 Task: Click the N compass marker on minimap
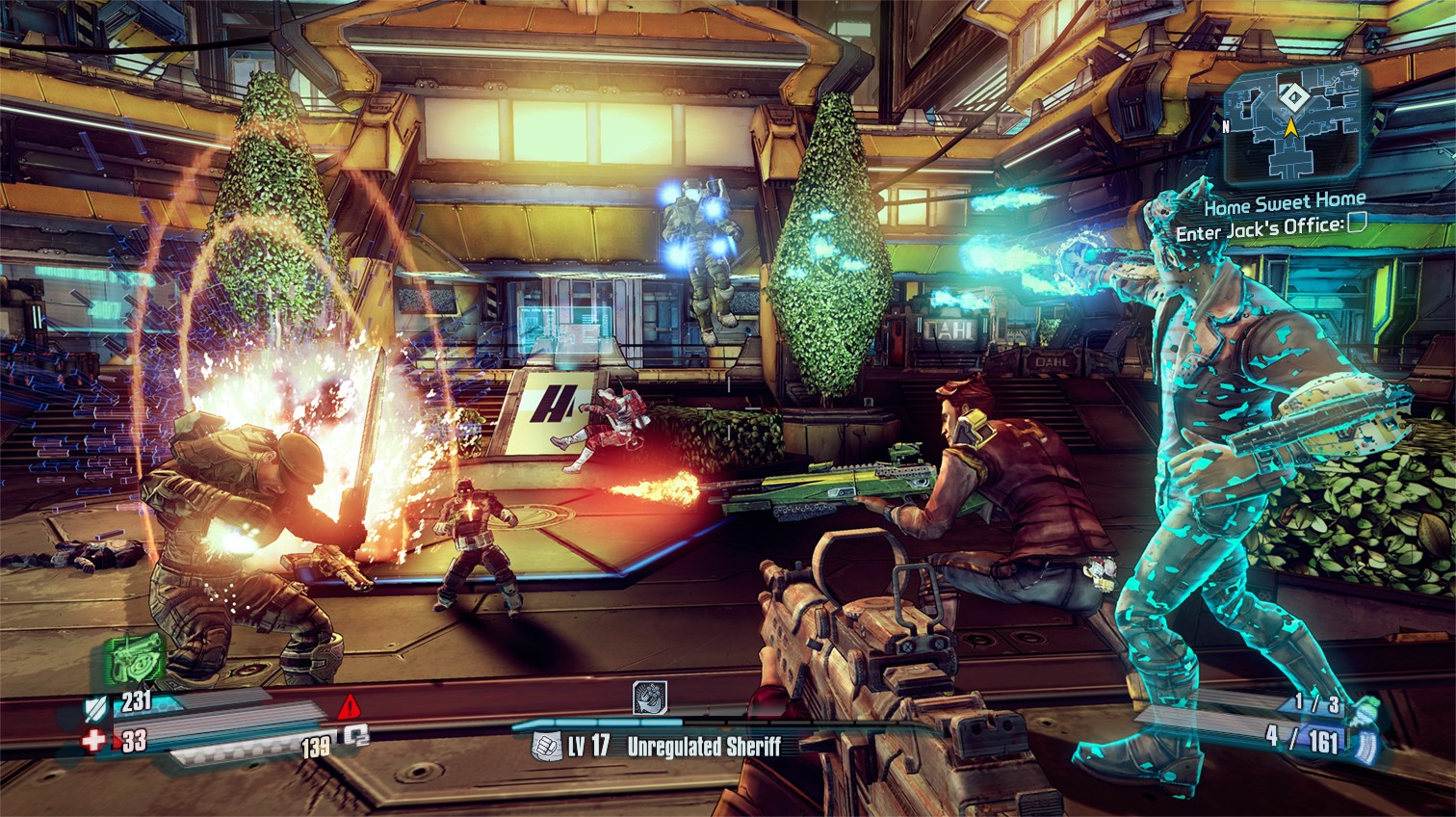pos(1228,124)
